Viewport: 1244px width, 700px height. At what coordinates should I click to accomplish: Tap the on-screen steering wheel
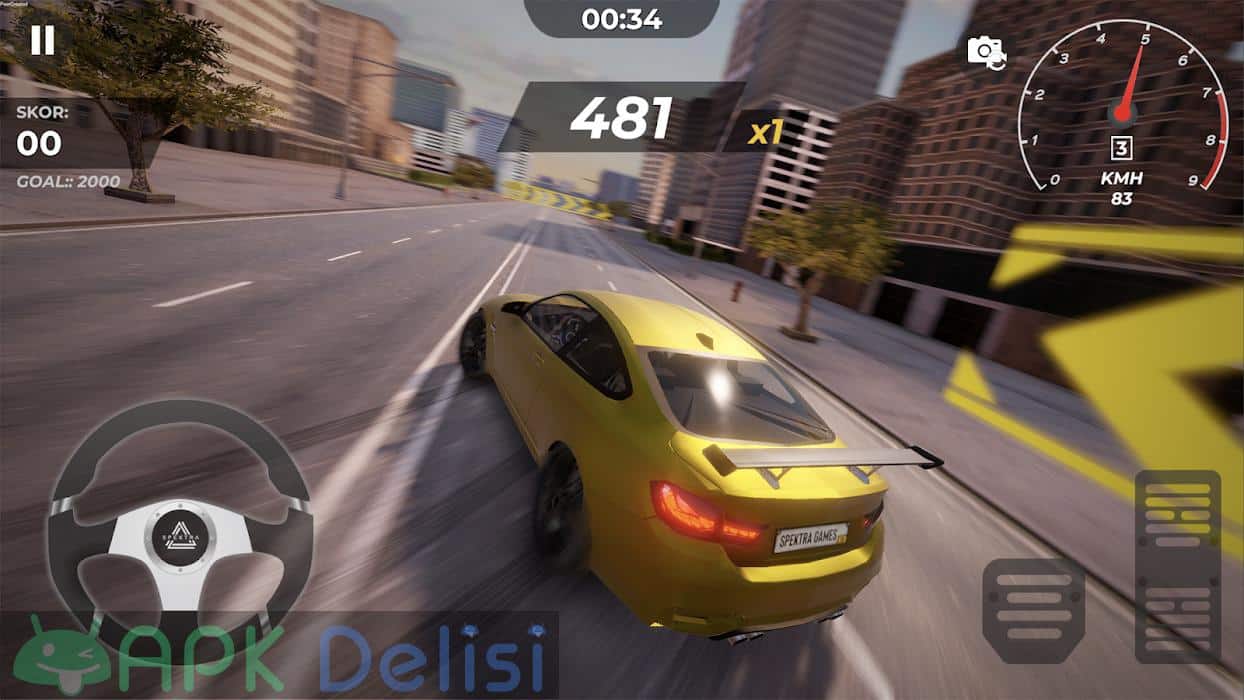coord(180,528)
